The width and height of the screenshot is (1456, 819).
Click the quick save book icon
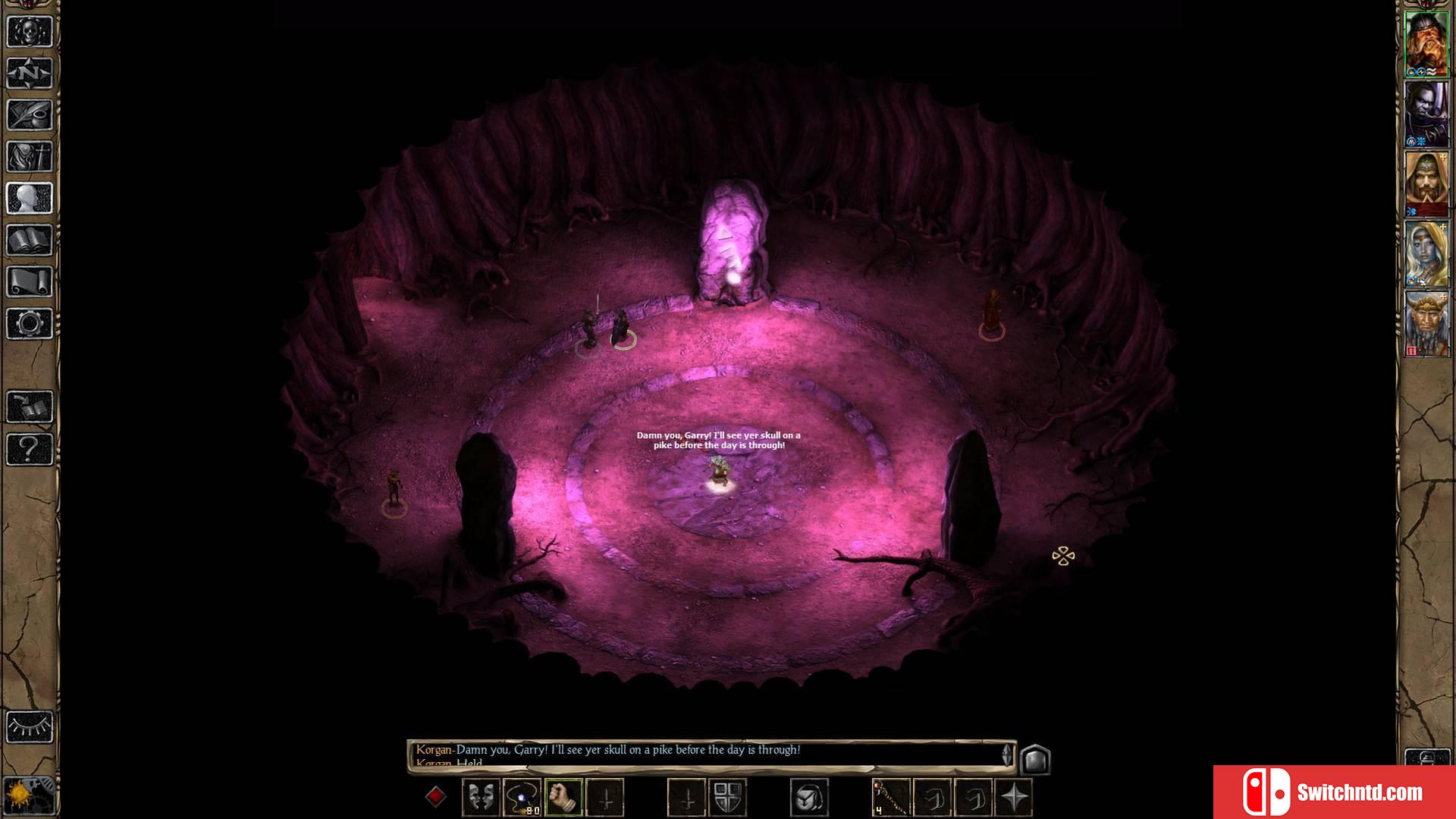[30, 407]
